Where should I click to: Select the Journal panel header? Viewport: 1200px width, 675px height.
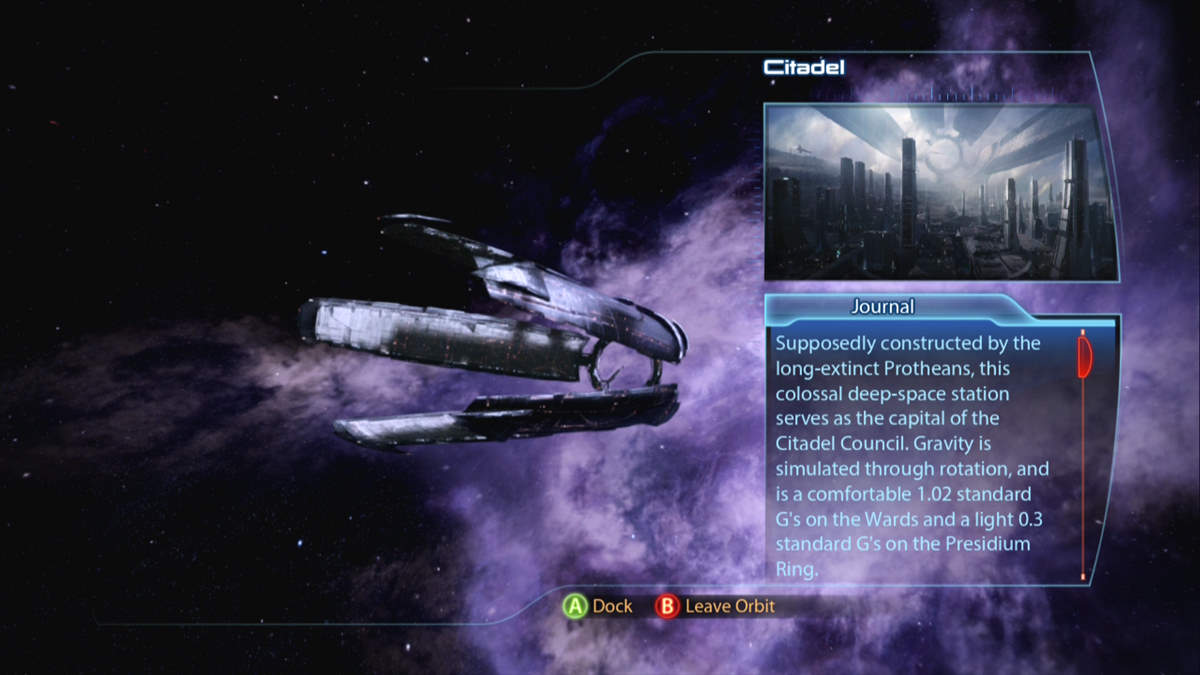(x=883, y=307)
